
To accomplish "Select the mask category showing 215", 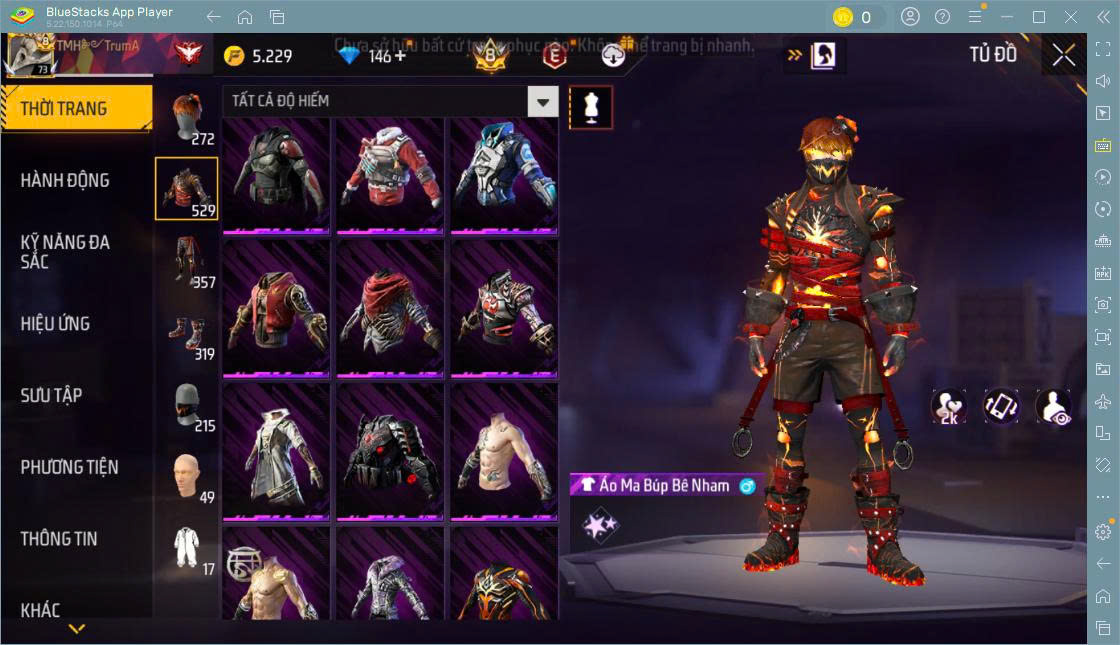I will (186, 405).
